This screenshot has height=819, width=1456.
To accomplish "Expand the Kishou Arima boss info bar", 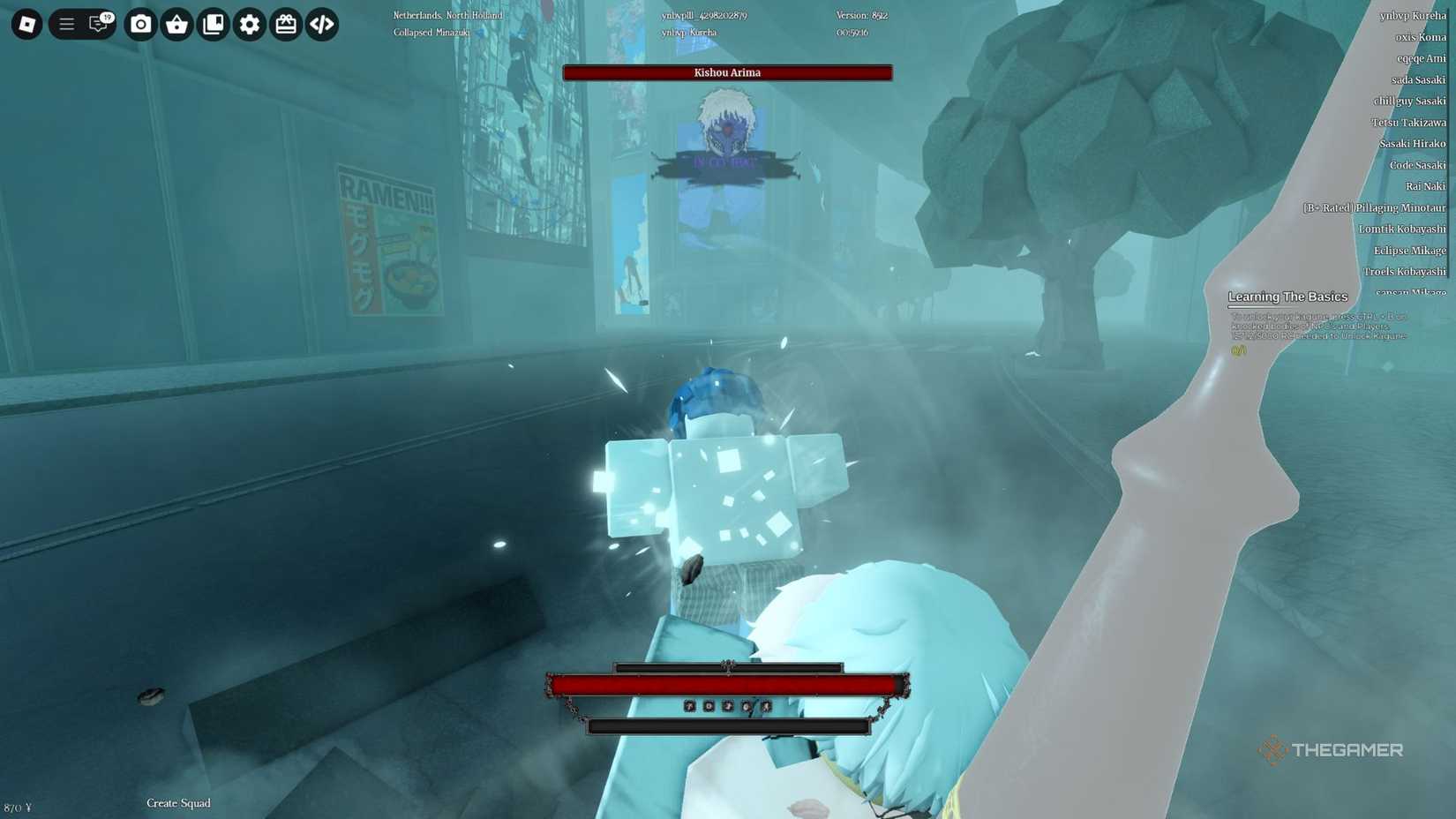I will pos(726,72).
